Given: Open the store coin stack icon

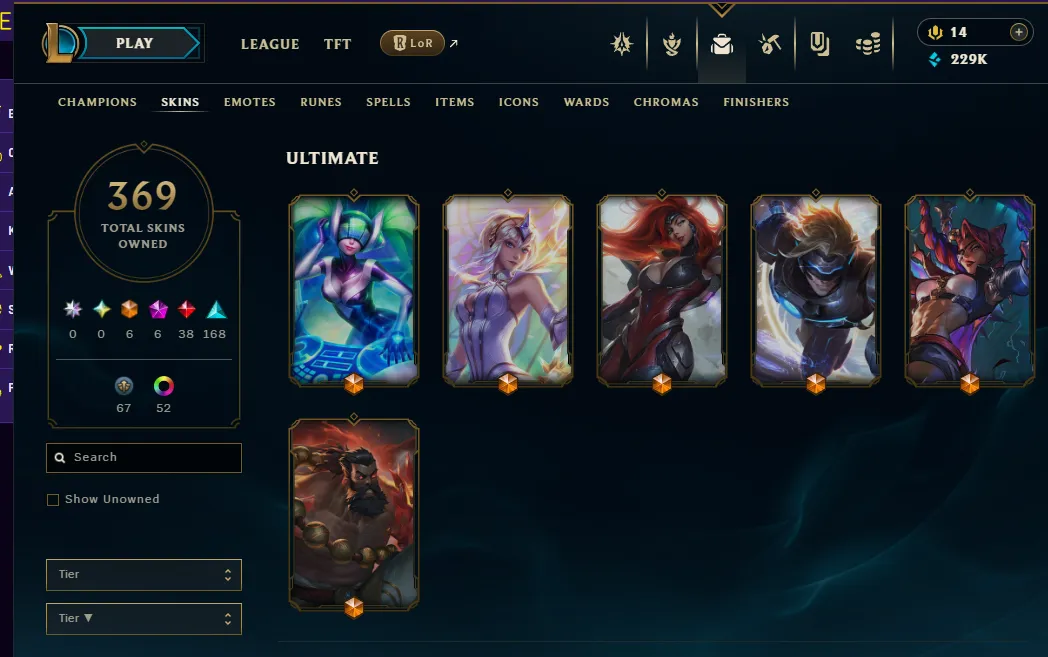Looking at the screenshot, I should [868, 44].
